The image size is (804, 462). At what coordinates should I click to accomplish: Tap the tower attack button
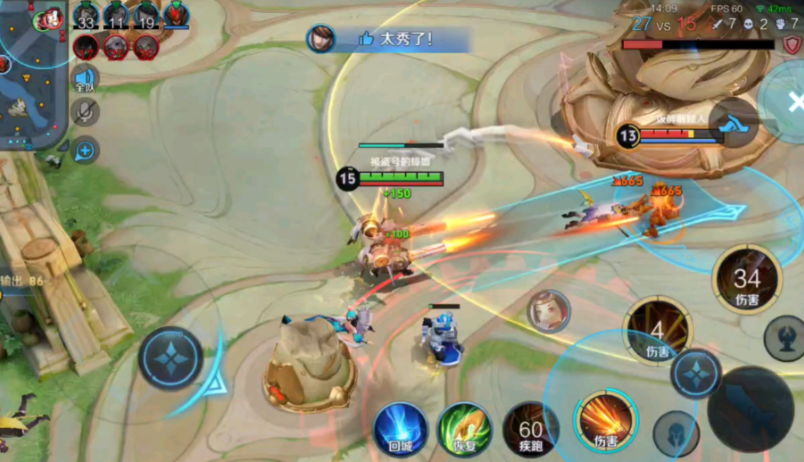(784, 338)
